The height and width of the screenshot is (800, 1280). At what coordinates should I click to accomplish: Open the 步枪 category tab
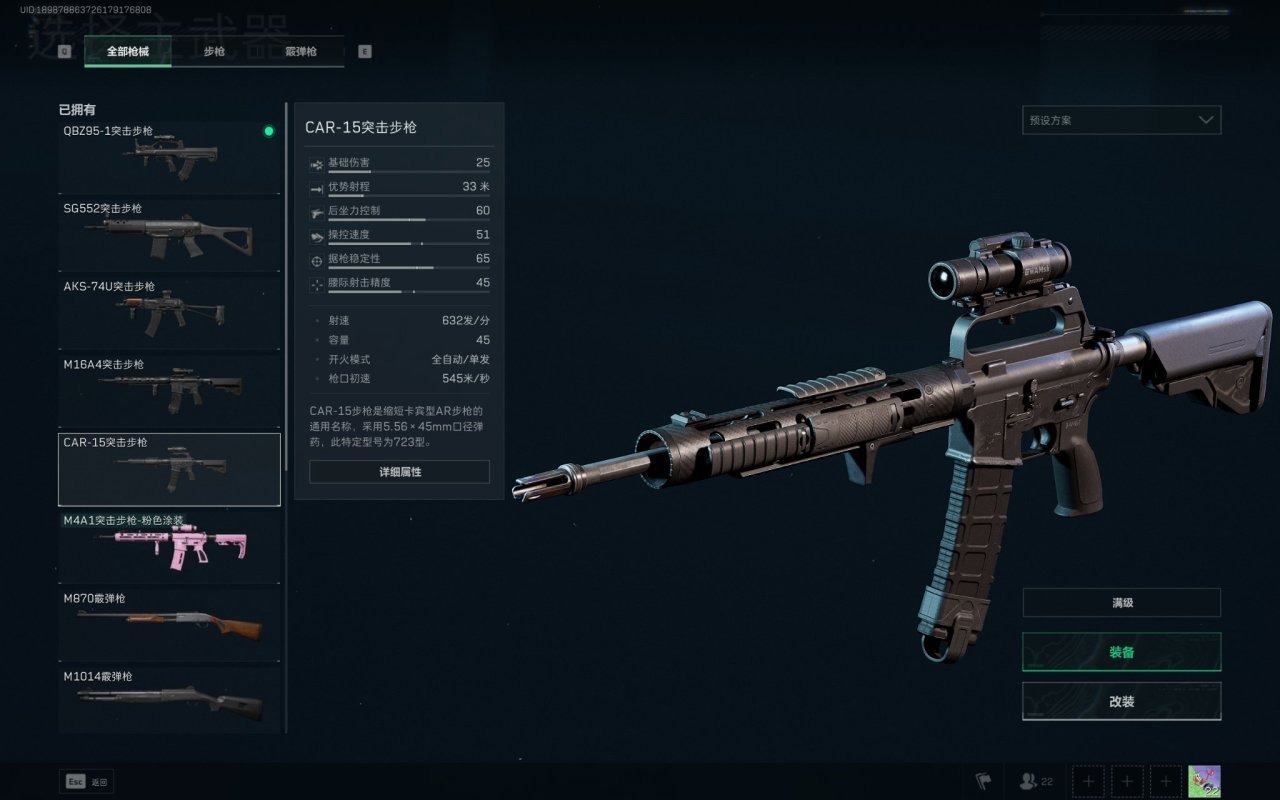coord(214,51)
